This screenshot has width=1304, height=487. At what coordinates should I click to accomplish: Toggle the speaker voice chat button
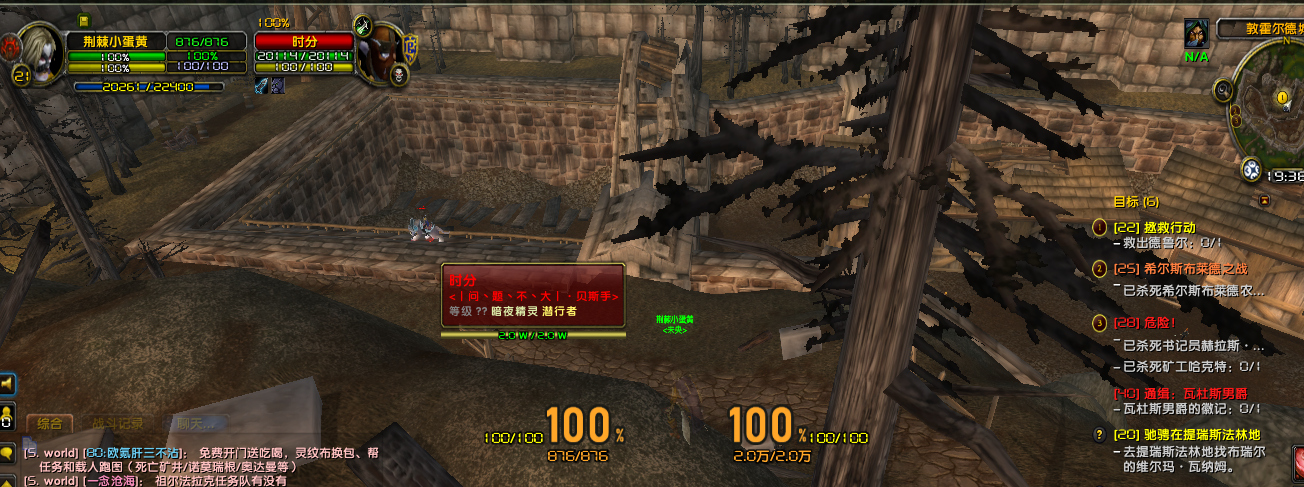[x=8, y=383]
